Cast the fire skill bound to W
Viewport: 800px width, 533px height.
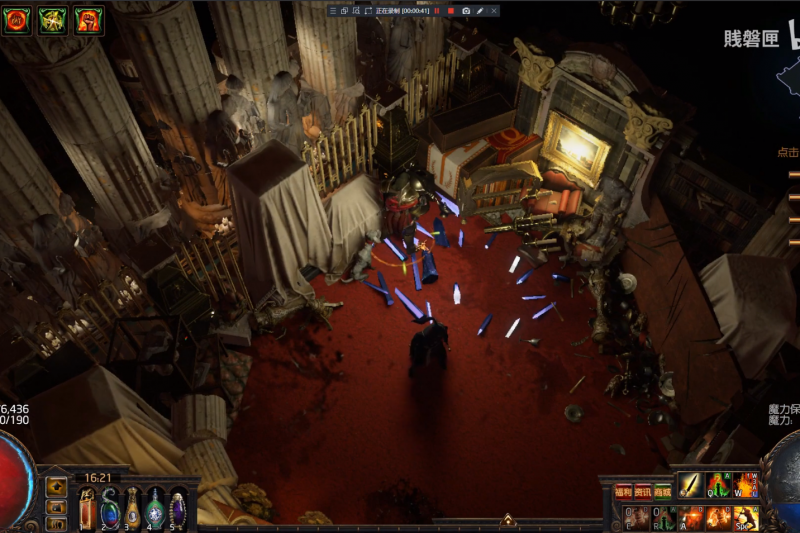click(745, 485)
